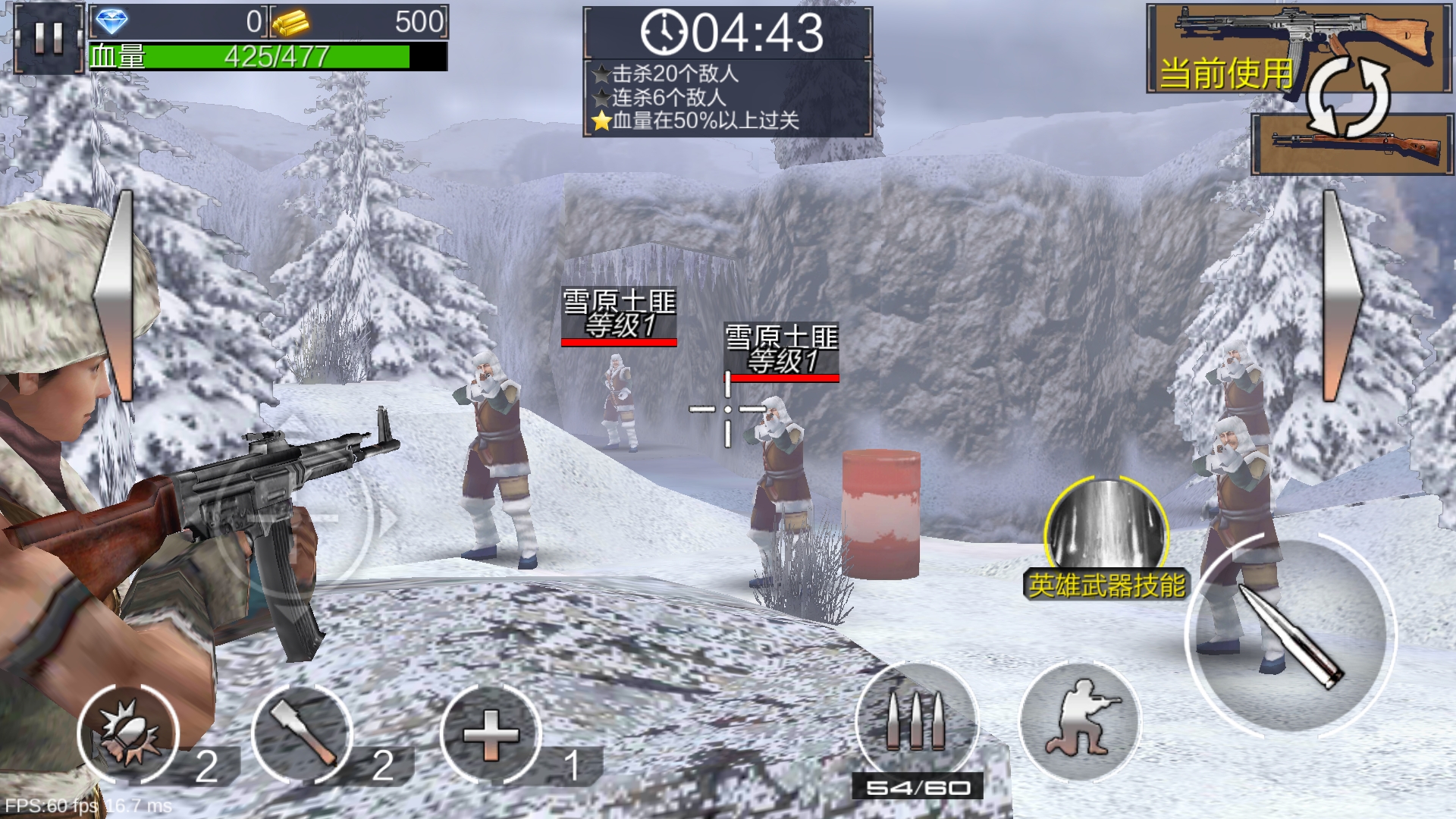The height and width of the screenshot is (819, 1456).
Task: Pause the game
Action: click(48, 37)
